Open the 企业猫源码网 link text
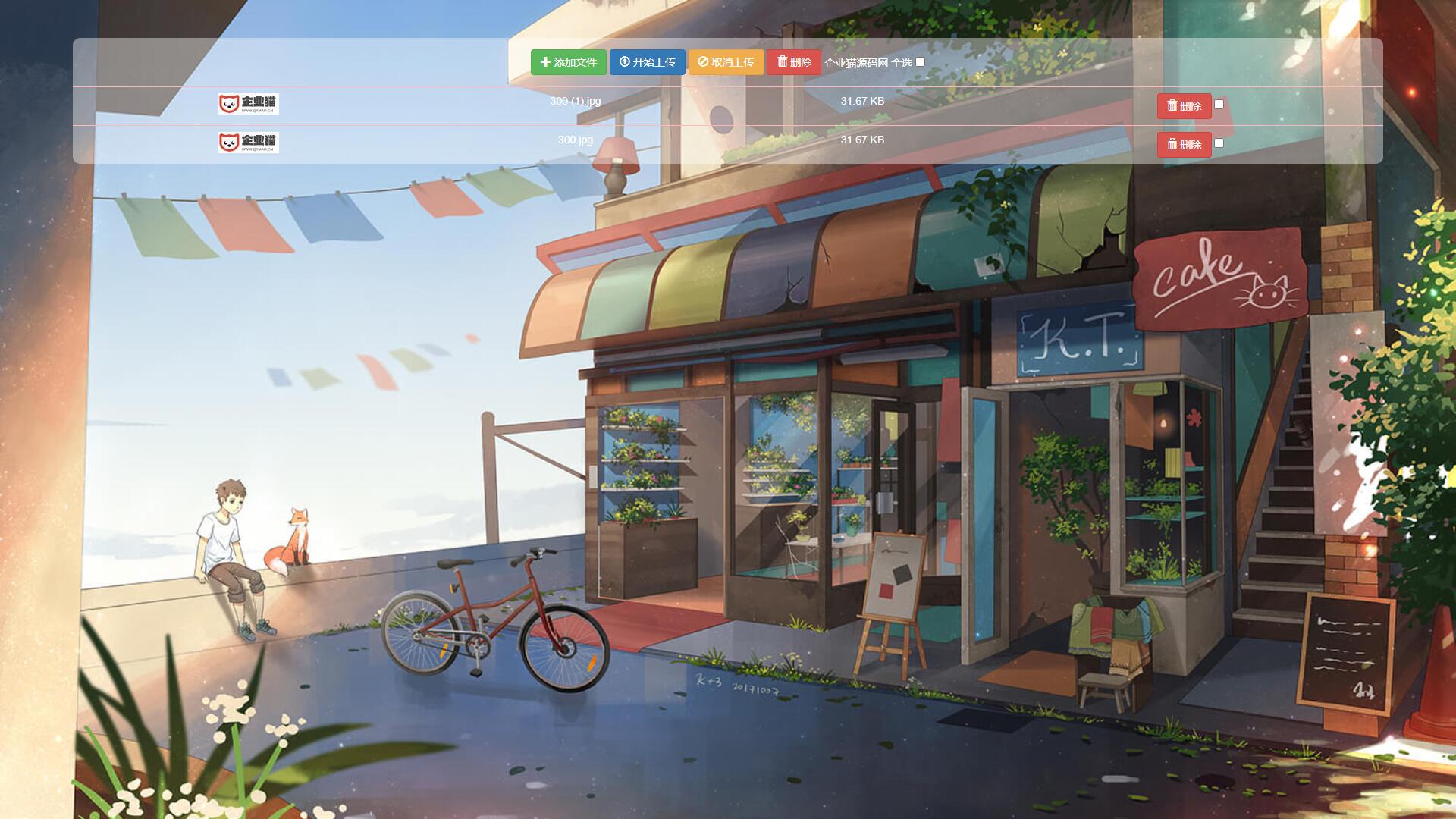1456x819 pixels. (856, 63)
